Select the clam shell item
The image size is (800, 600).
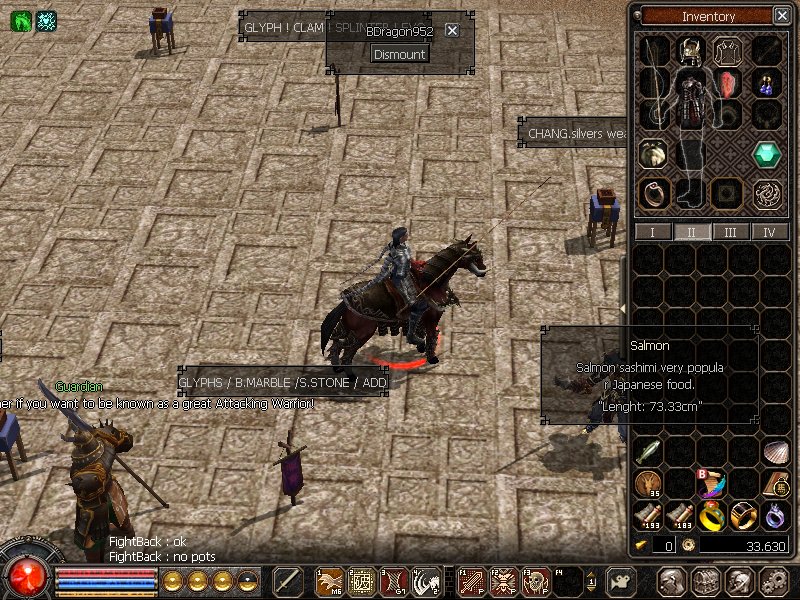tap(776, 452)
